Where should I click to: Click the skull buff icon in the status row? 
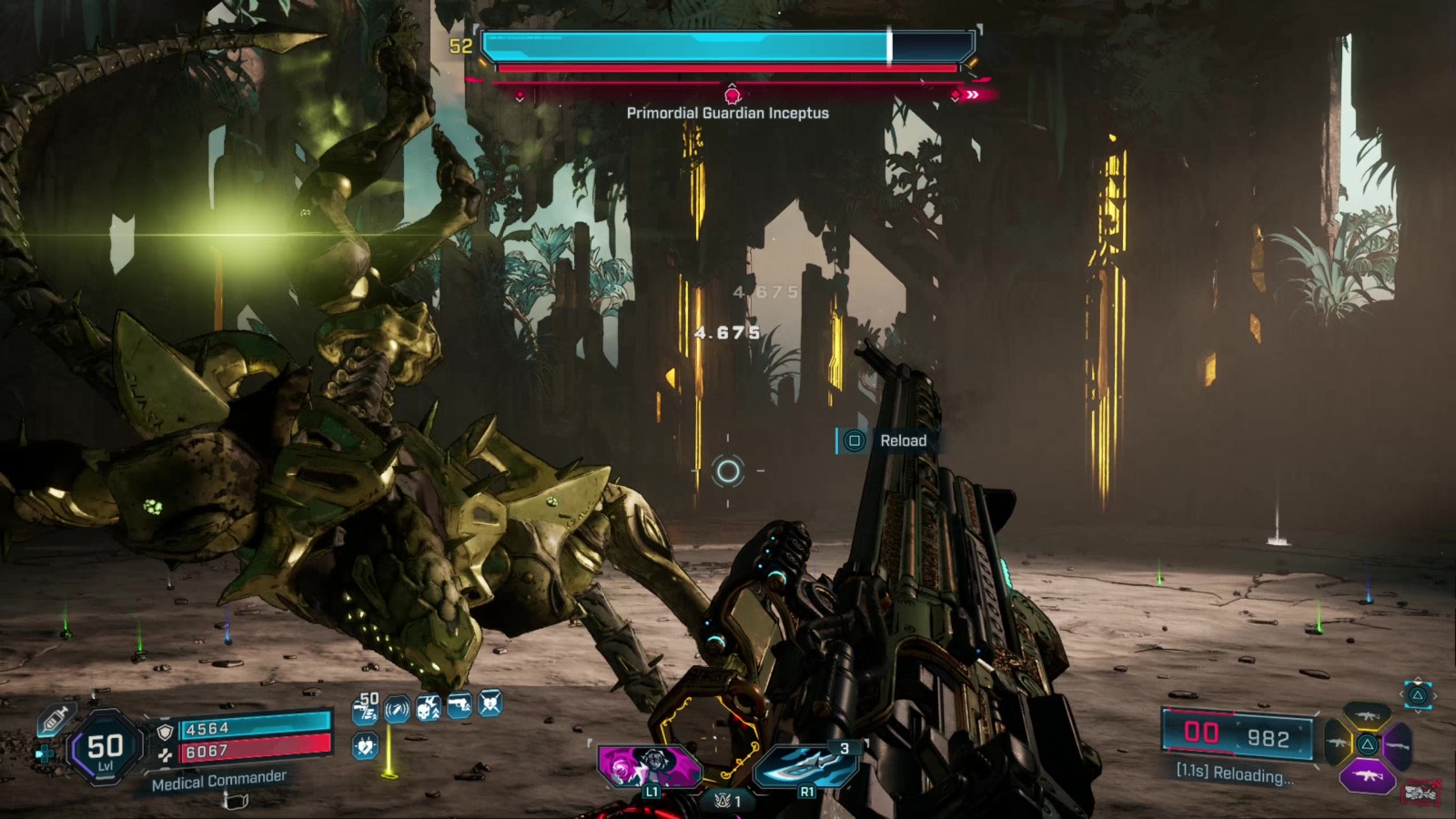430,707
